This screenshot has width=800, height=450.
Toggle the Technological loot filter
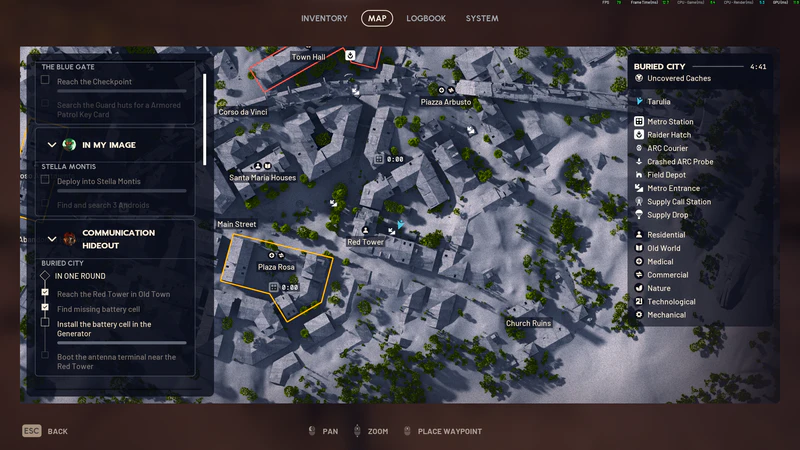671,302
